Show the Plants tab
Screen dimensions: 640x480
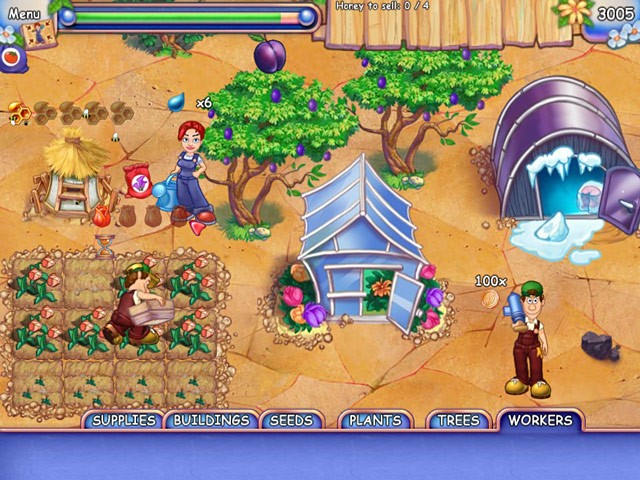[x=375, y=420]
